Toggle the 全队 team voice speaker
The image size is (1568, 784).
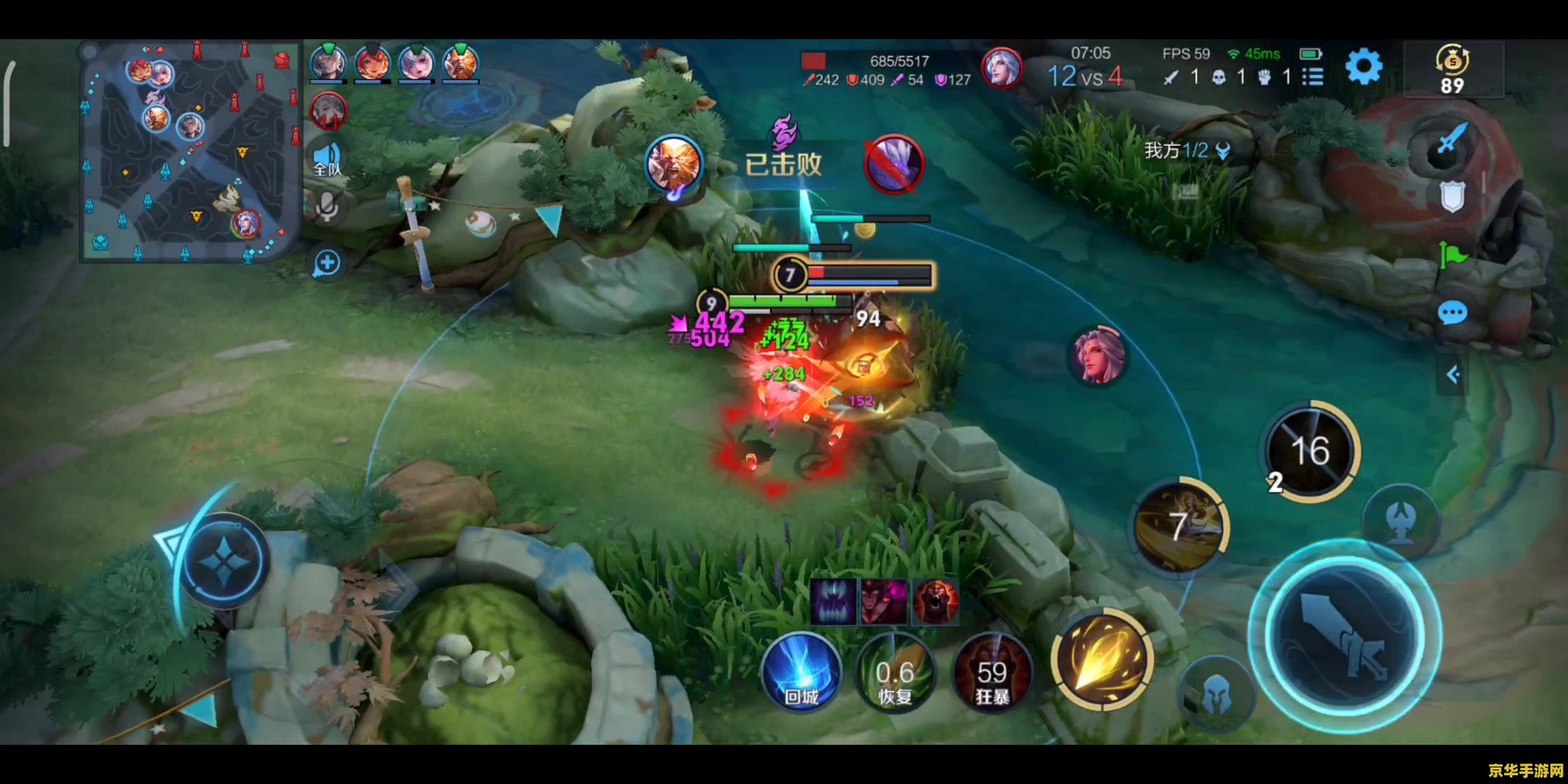click(327, 160)
